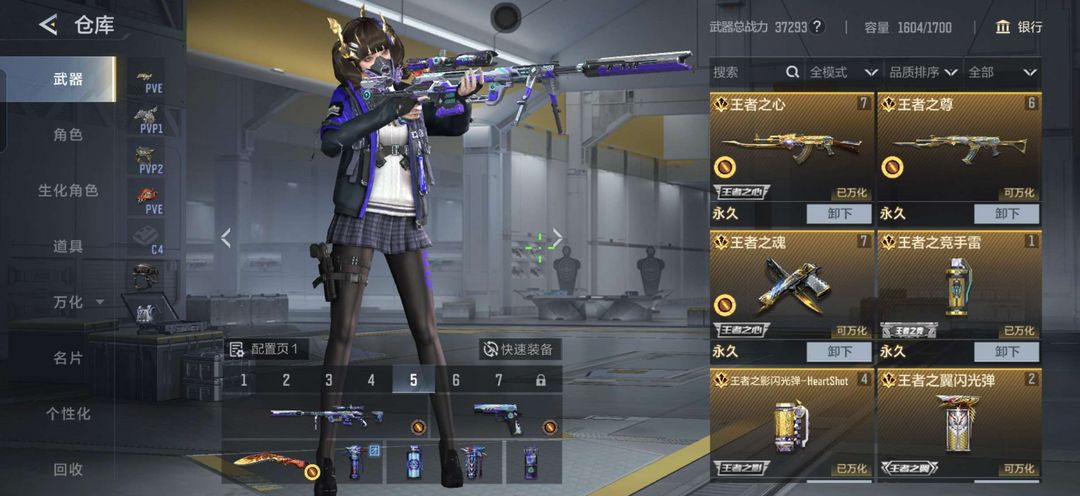1080x496 pixels.
Task: Open the 生化角色 tab
Action: point(68,190)
